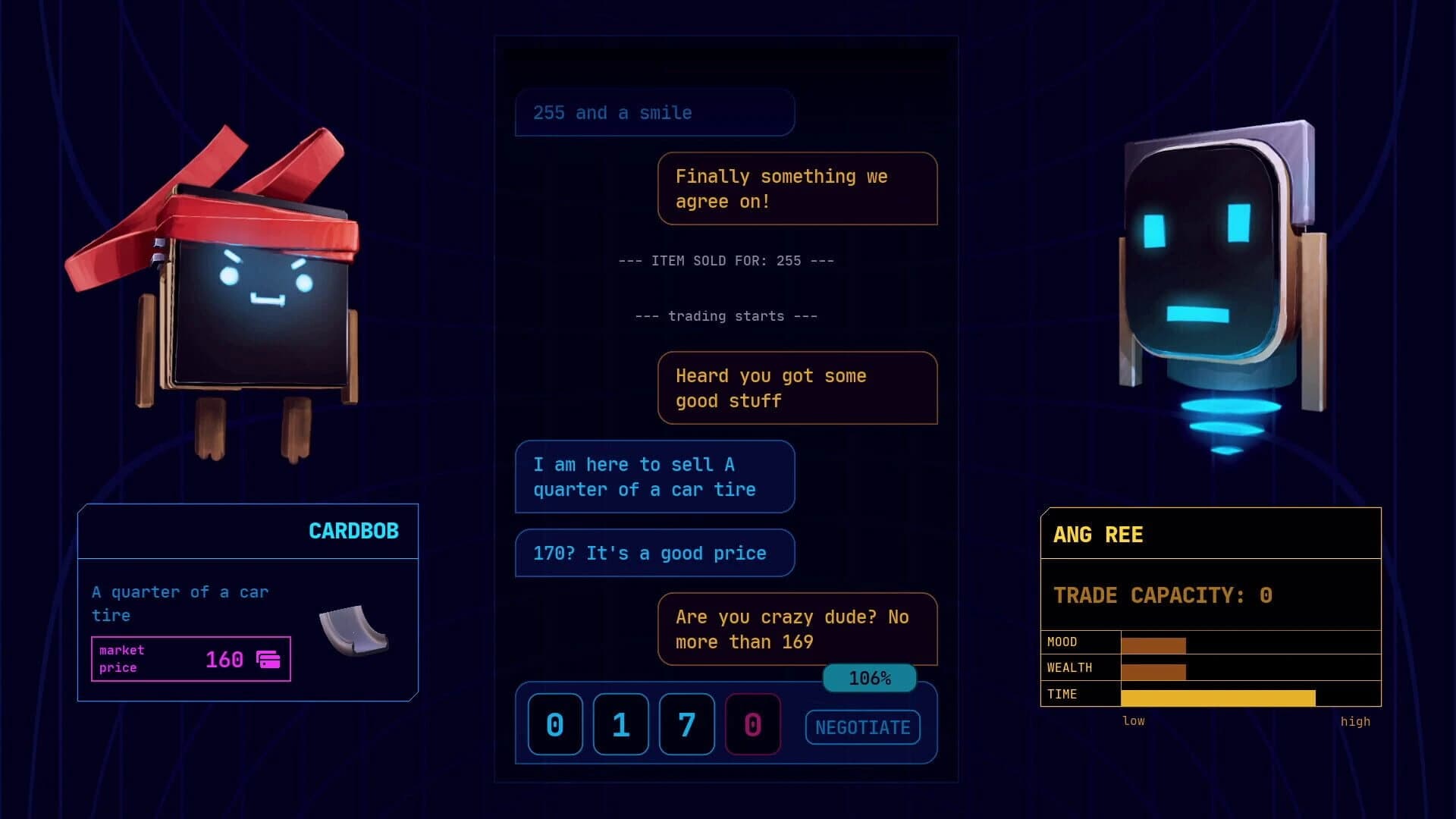Click the ANG REE name header

[1099, 535]
